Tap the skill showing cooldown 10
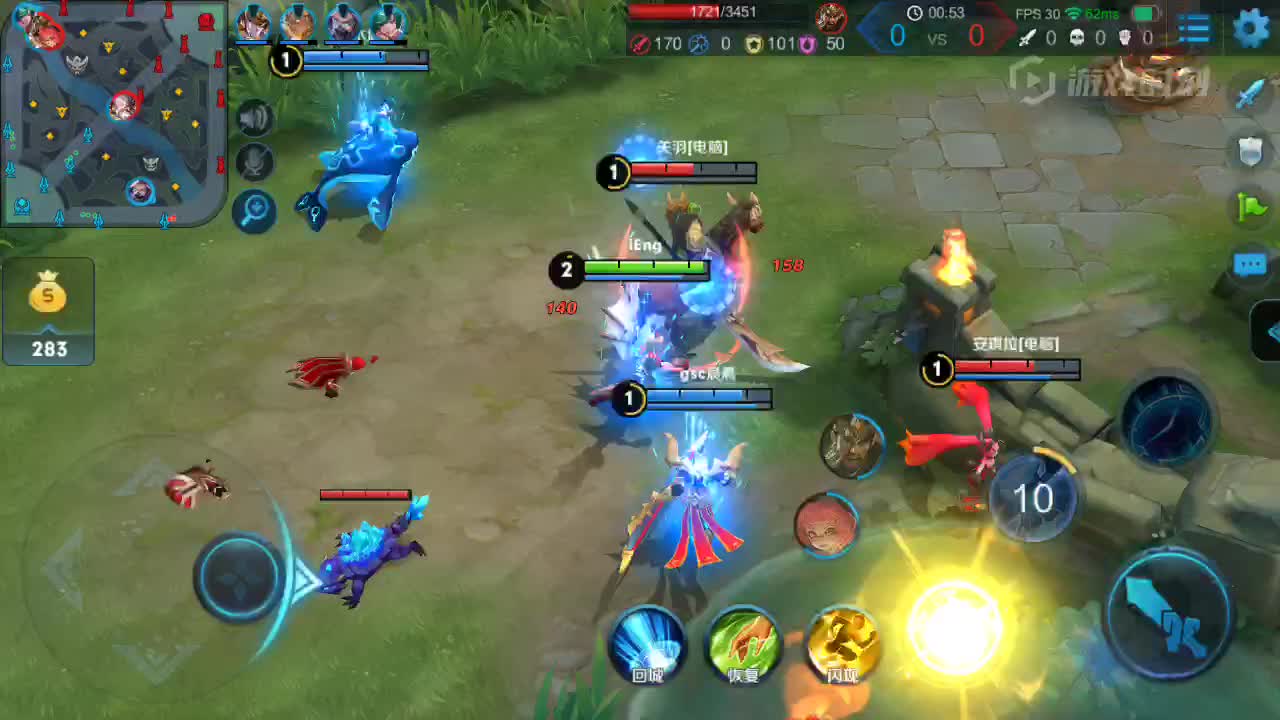Screen dimensions: 1280x720 click(x=1033, y=497)
